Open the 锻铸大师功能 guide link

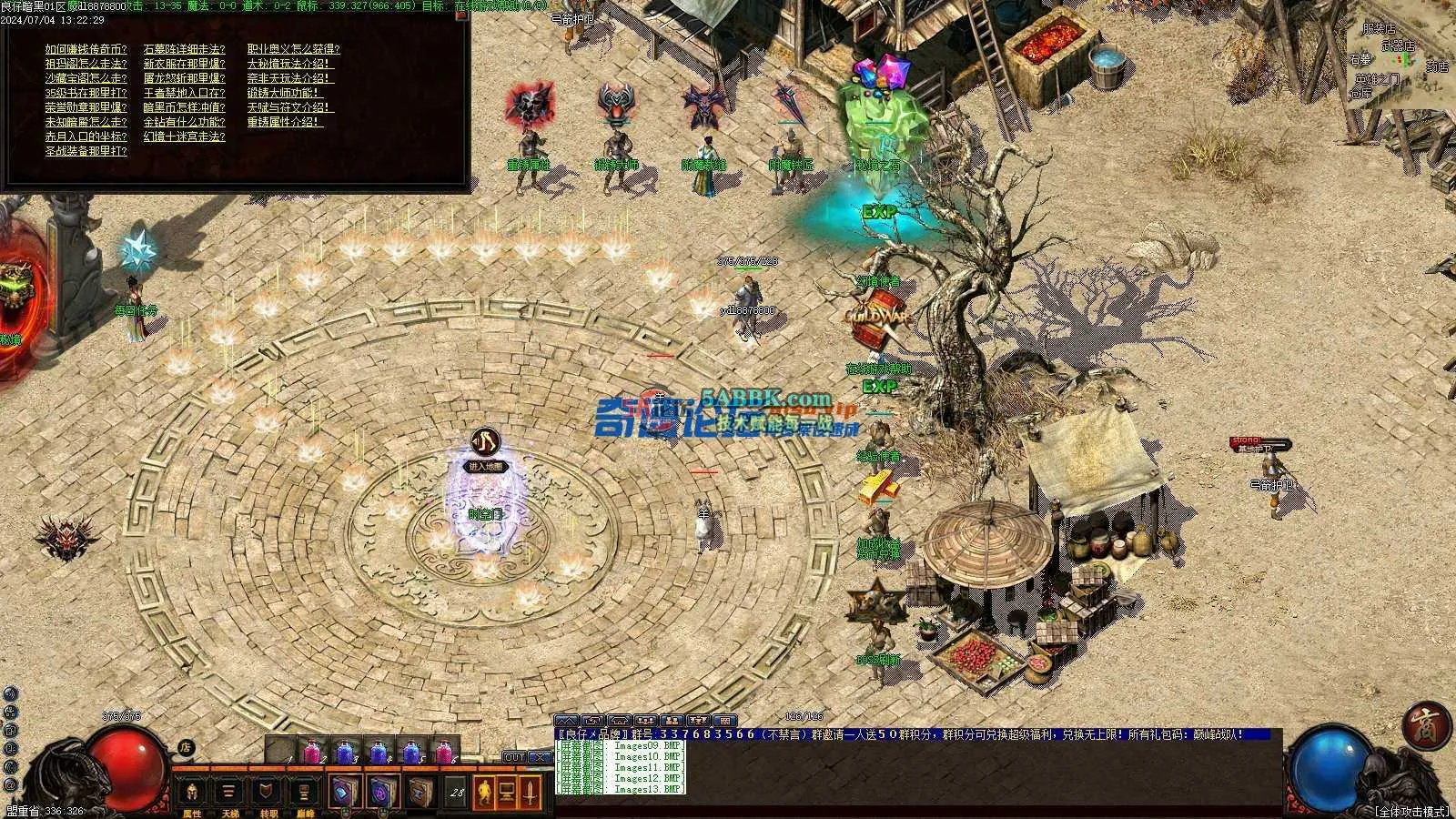pyautogui.click(x=284, y=93)
